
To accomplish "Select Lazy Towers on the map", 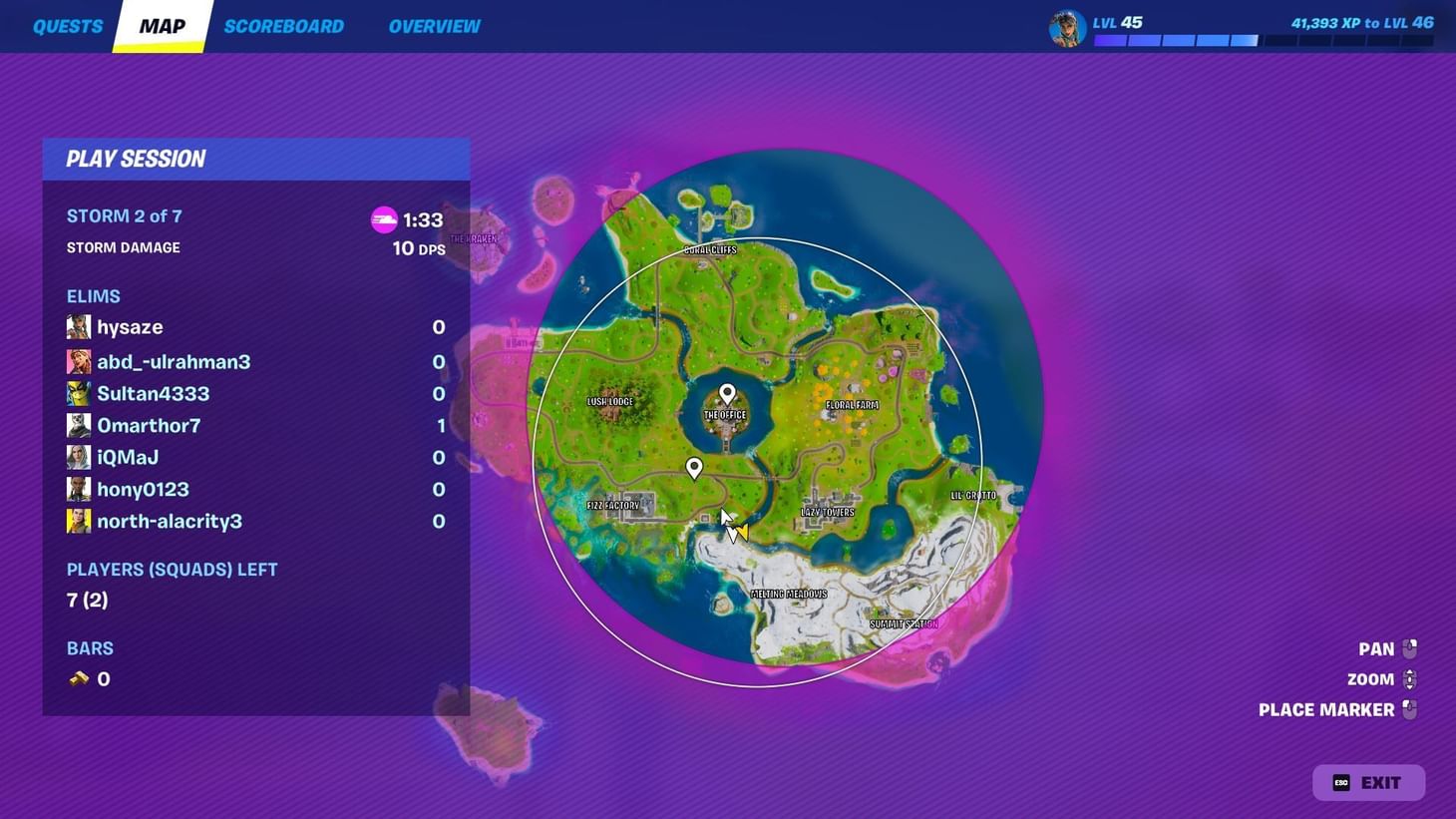I will (x=826, y=511).
